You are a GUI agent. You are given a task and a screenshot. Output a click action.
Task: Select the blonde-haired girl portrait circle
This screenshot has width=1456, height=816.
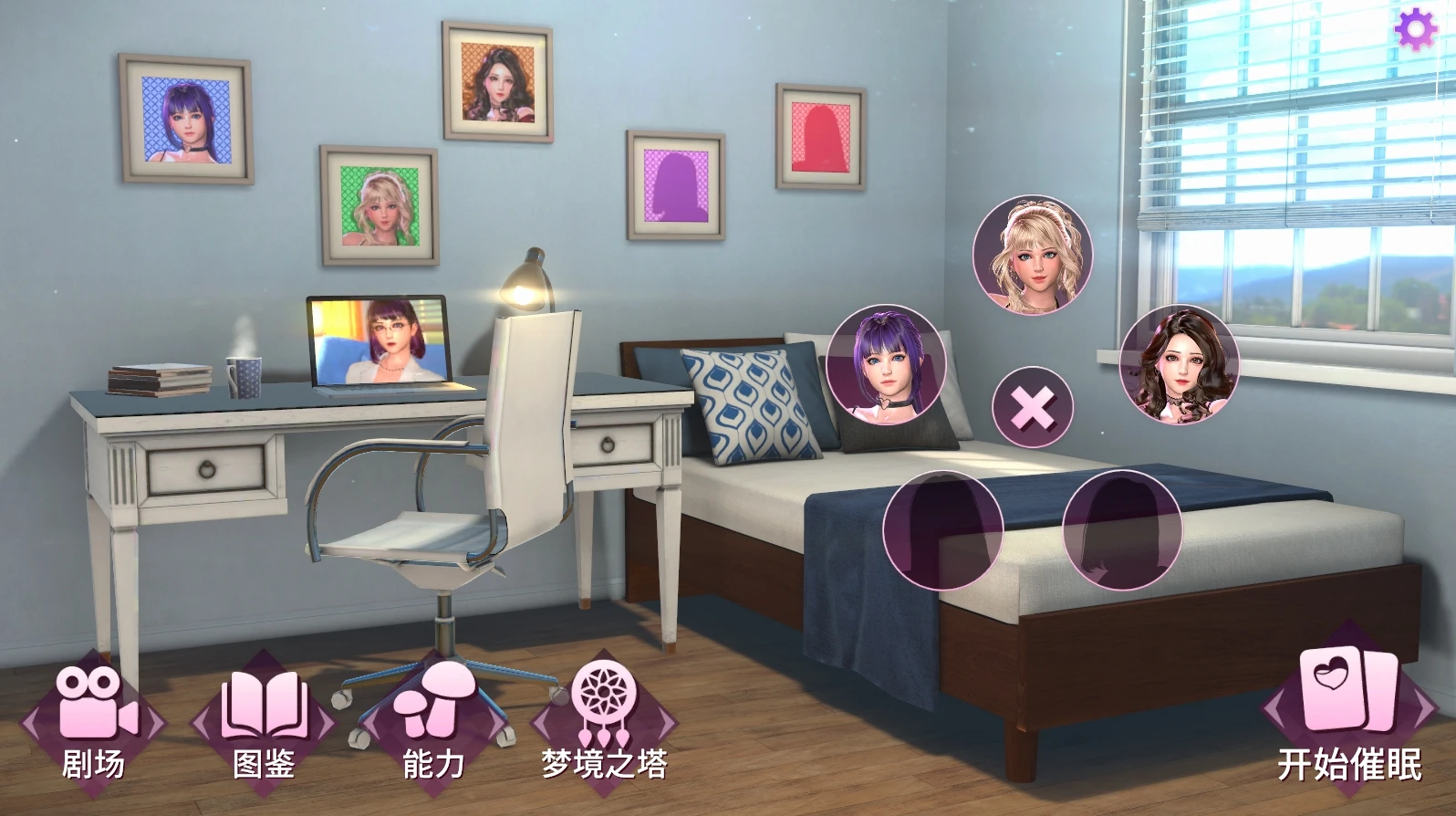click(1032, 255)
